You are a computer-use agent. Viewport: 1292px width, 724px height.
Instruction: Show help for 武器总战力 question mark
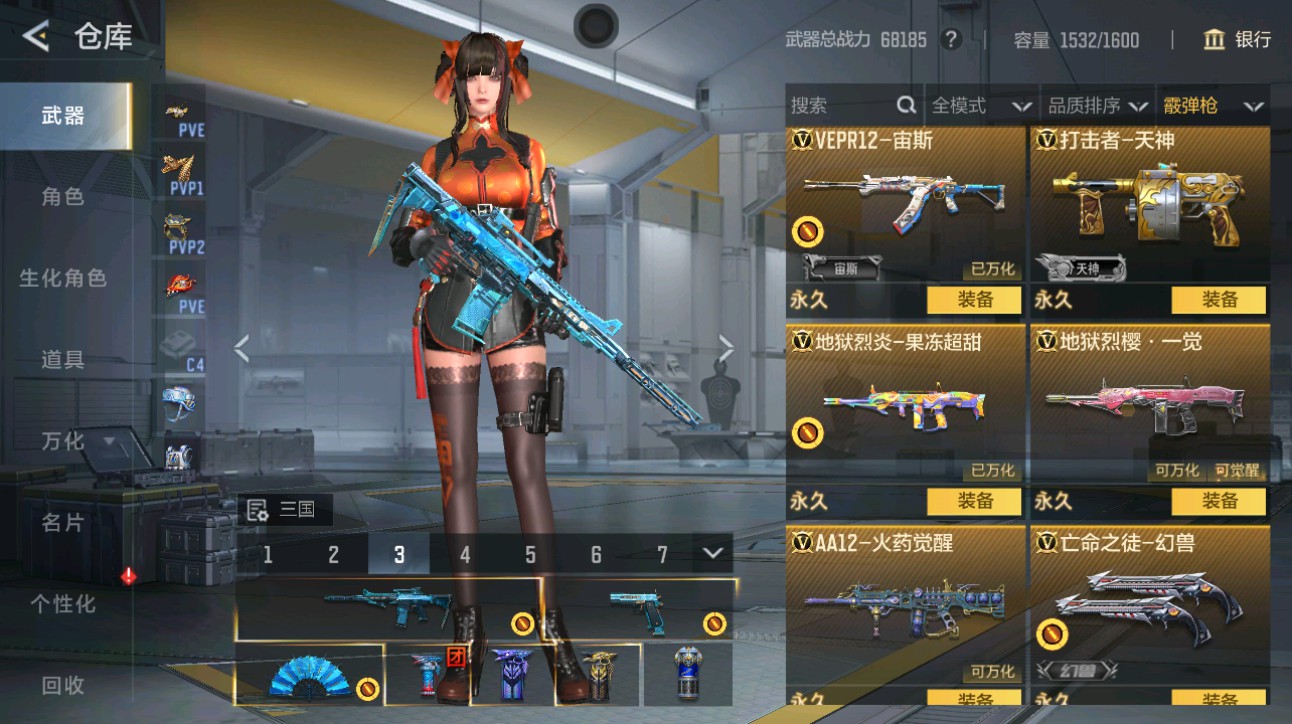(x=951, y=40)
